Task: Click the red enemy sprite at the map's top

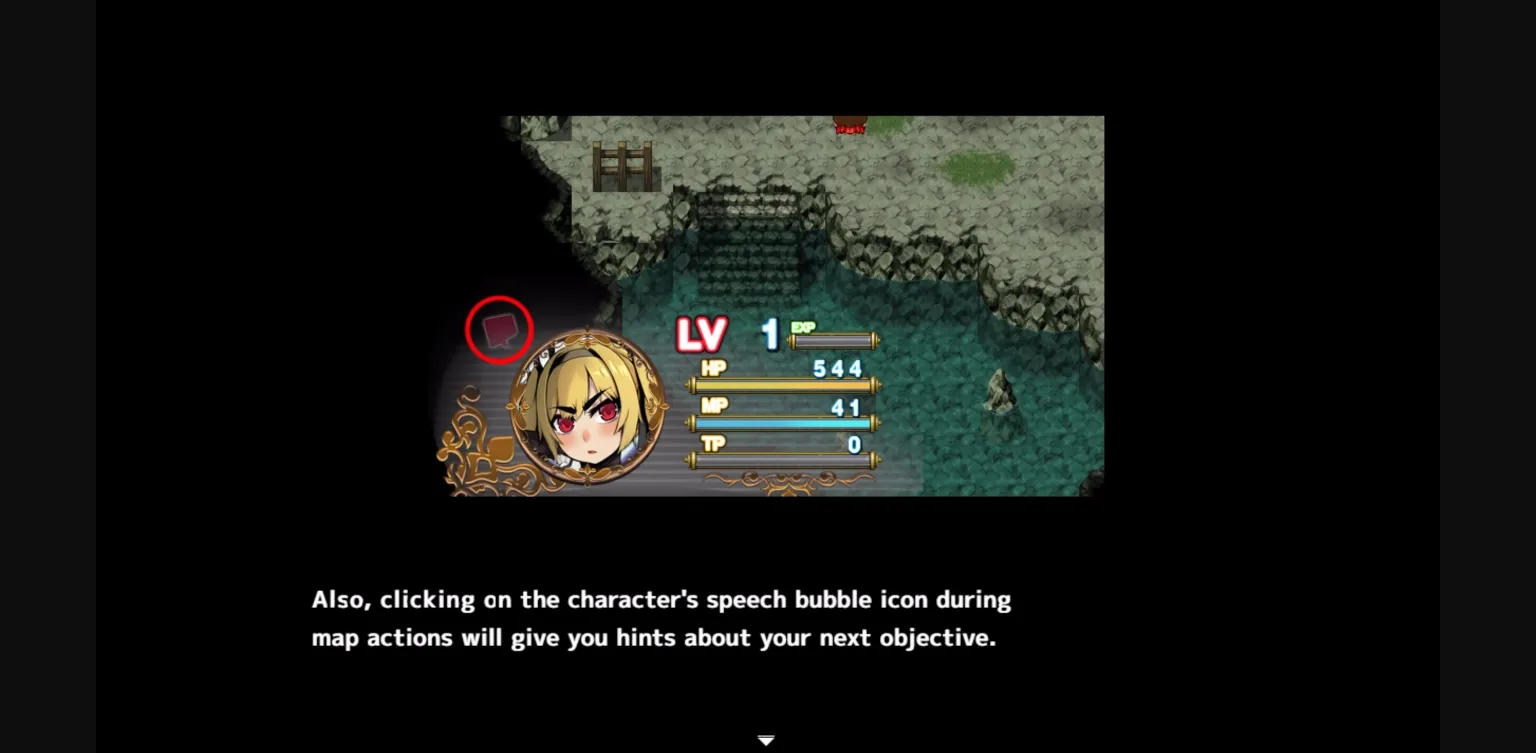Action: (850, 123)
